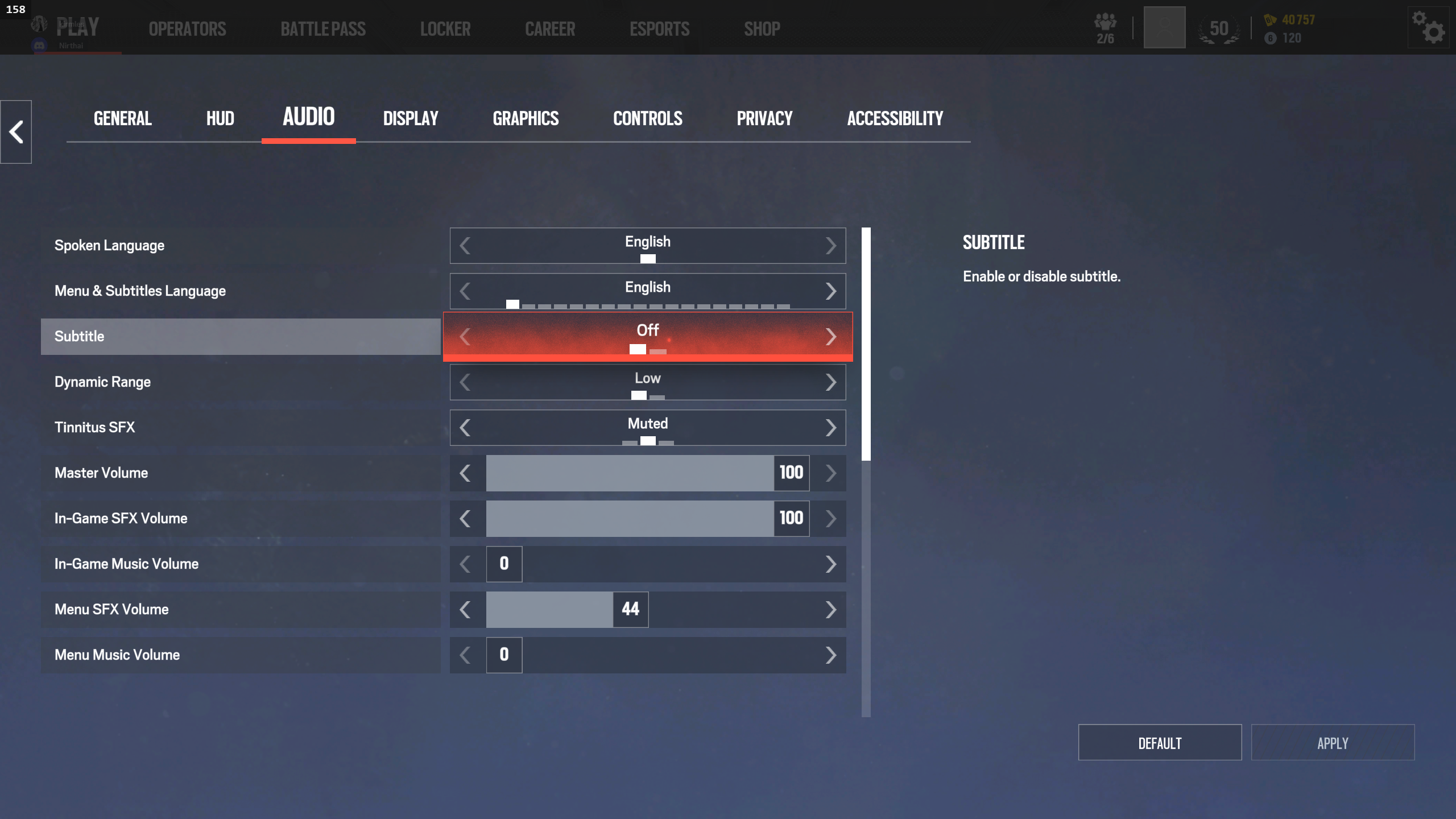
Task: Click left chevron on Menu & Subtitles Language
Action: 465,291
